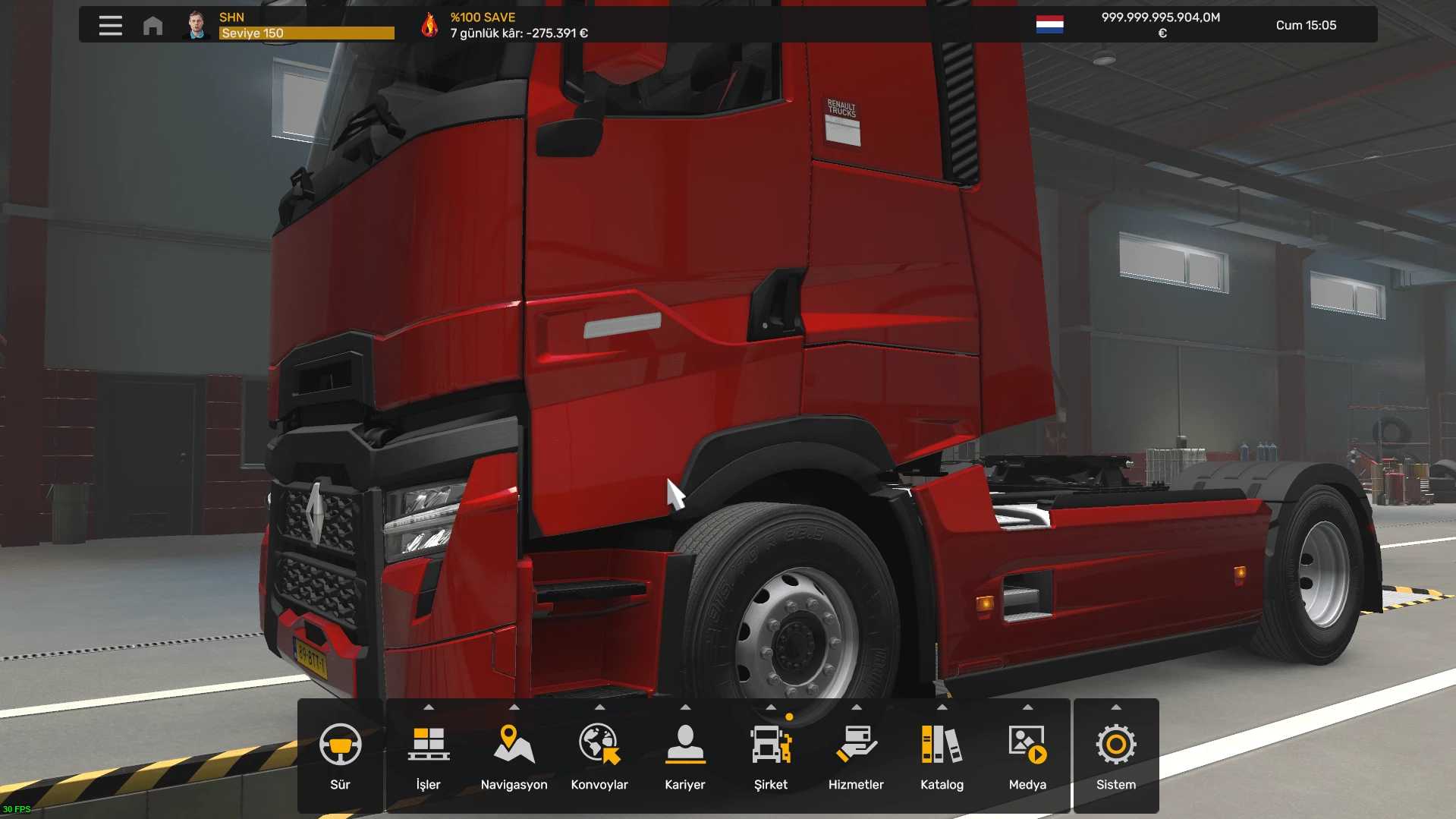Open the hamburger menu icon
The width and height of the screenshot is (1456, 819).
tap(110, 25)
